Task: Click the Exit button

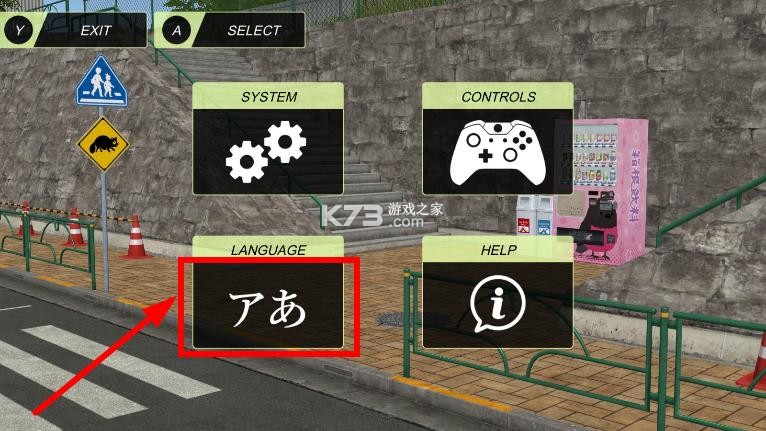Action: point(74,30)
